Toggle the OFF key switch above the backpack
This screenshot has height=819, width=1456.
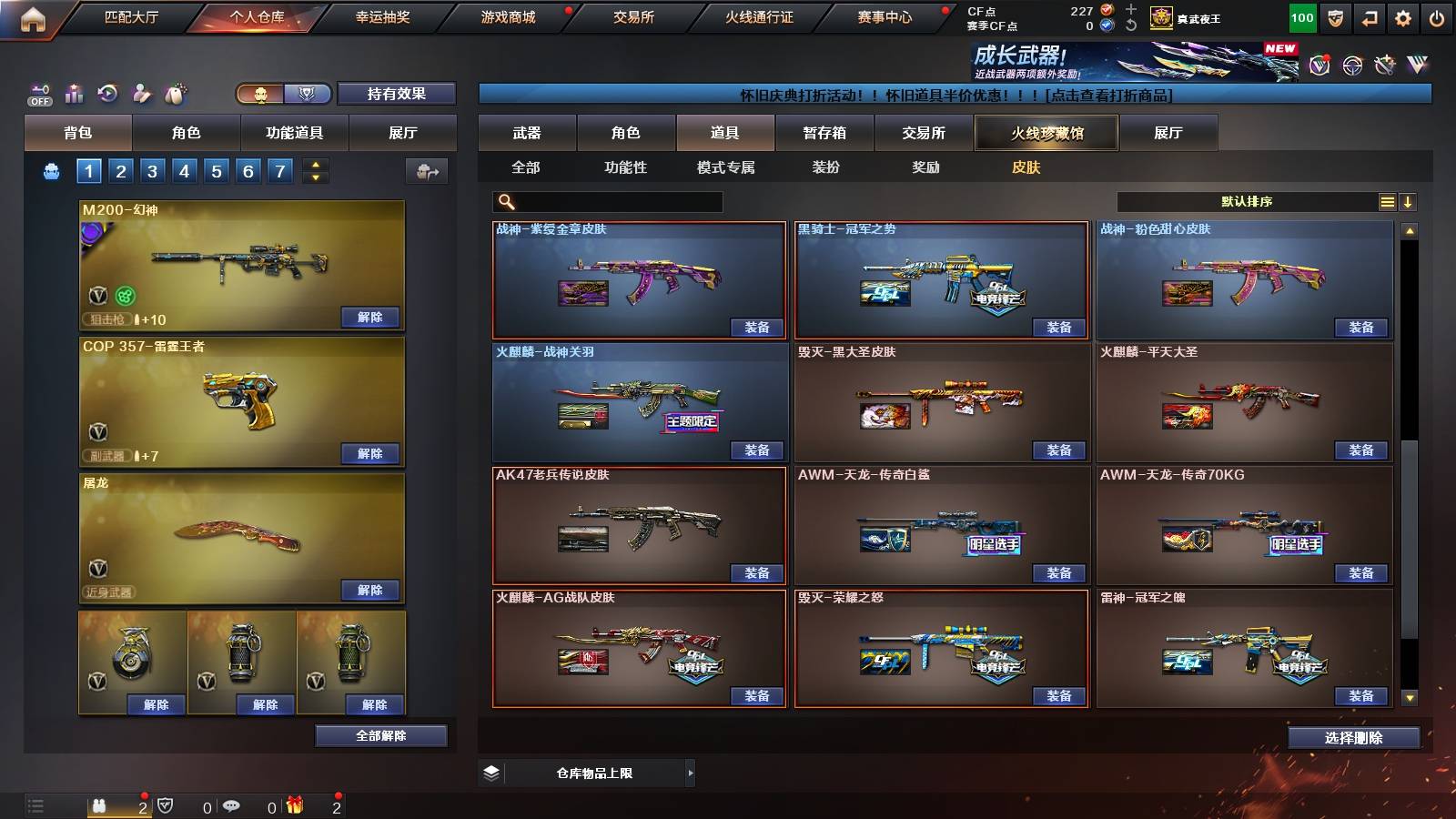point(38,94)
